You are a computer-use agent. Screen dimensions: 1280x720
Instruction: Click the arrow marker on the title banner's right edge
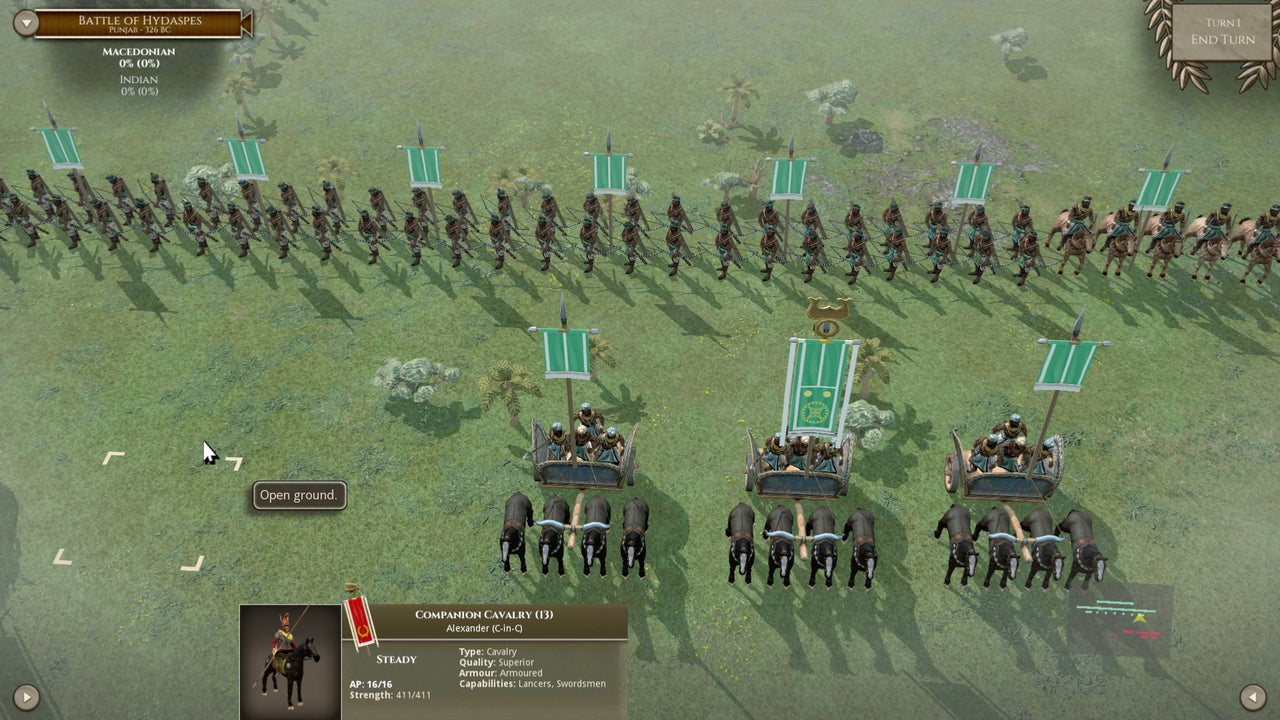click(245, 24)
